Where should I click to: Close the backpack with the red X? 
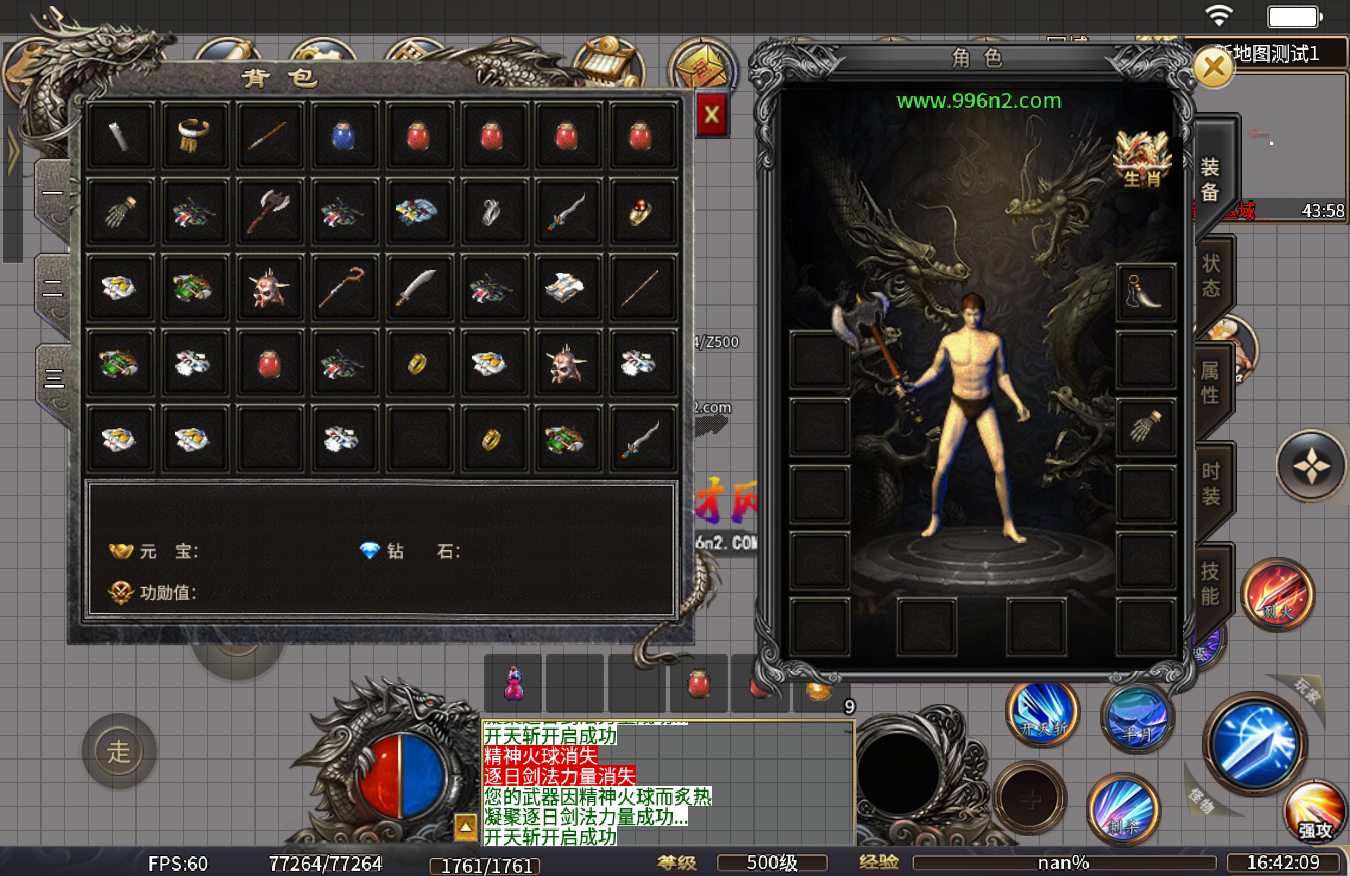coord(711,115)
